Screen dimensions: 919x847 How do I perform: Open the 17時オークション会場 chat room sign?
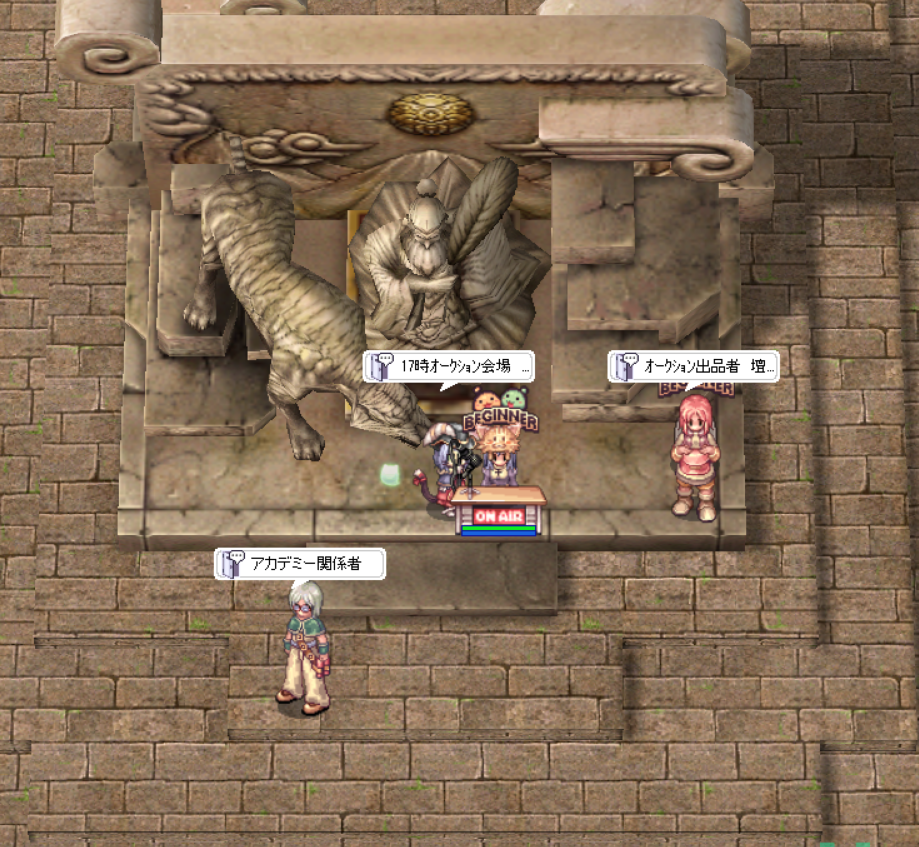pos(449,367)
